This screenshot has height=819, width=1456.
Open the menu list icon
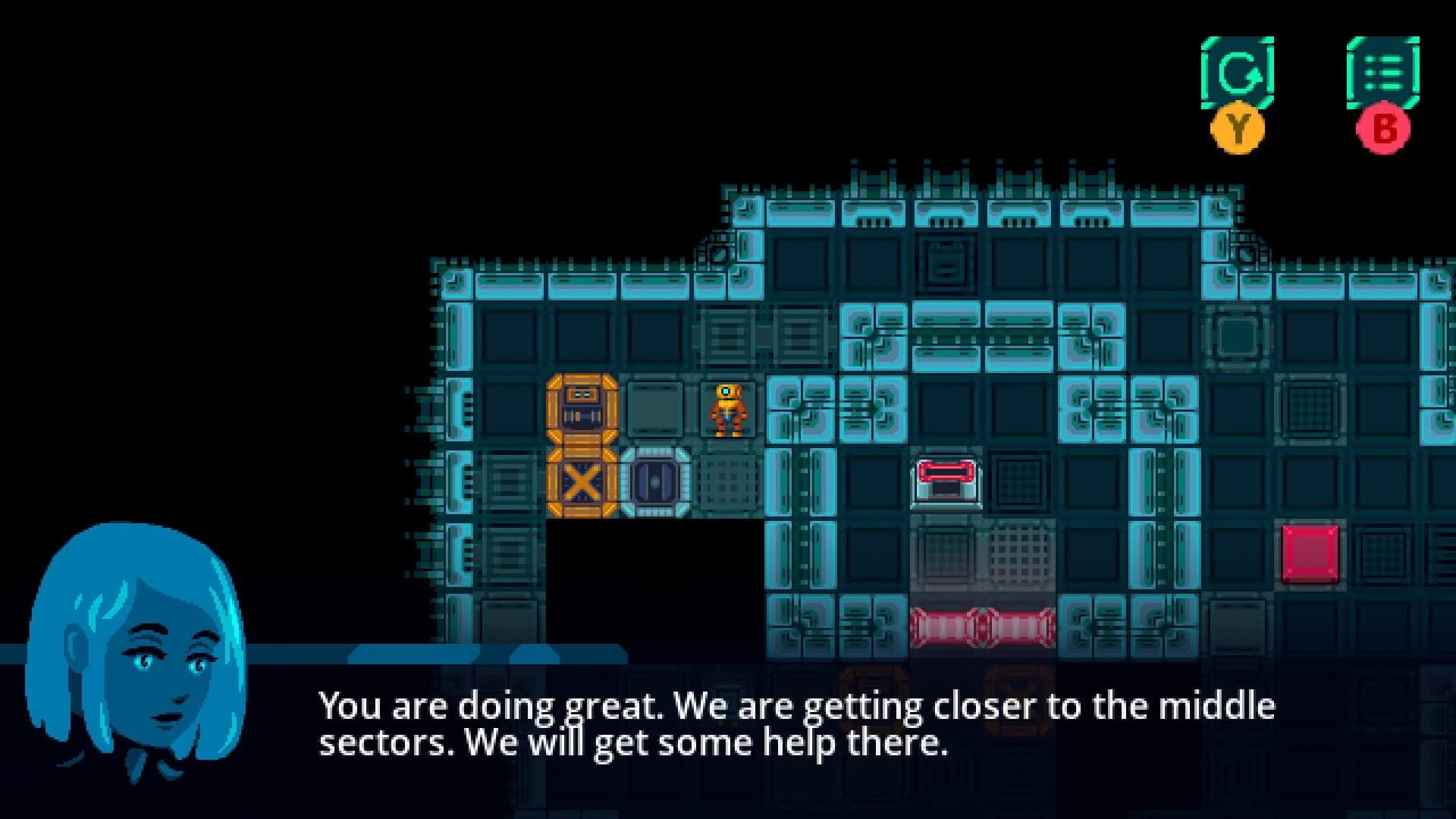1385,74
